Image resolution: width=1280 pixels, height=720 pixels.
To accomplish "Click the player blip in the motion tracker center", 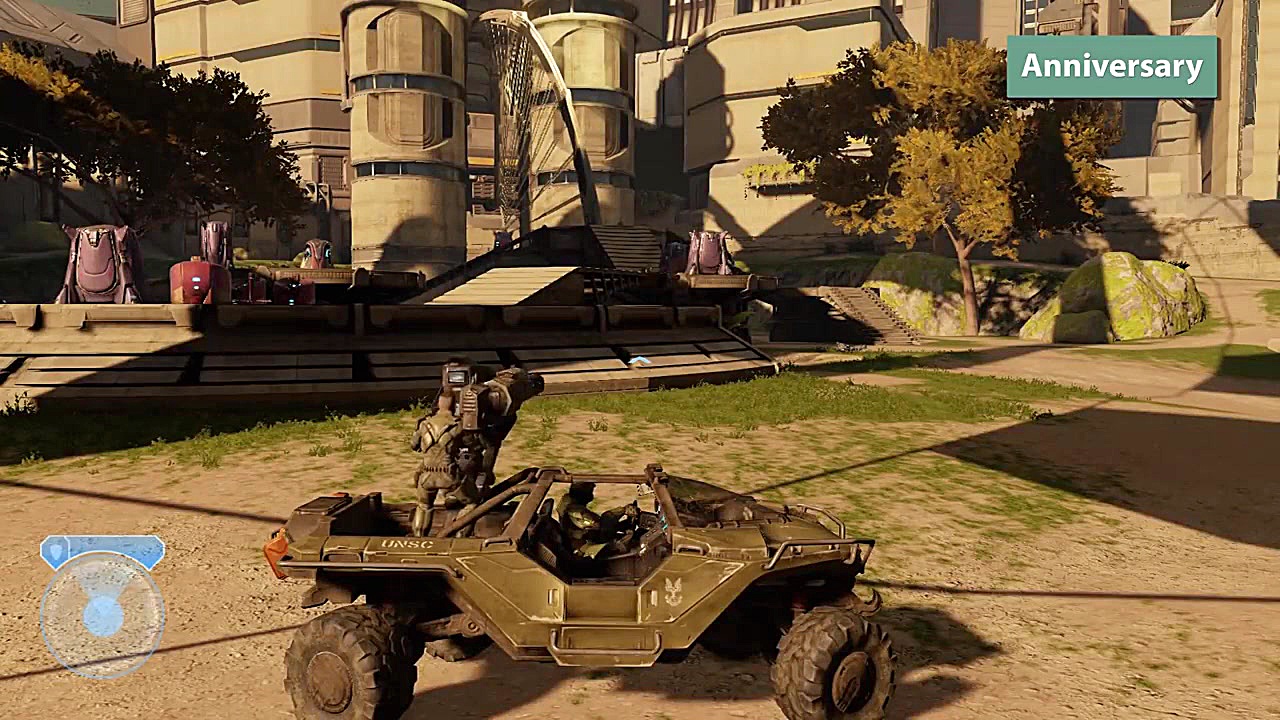I will 103,616.
